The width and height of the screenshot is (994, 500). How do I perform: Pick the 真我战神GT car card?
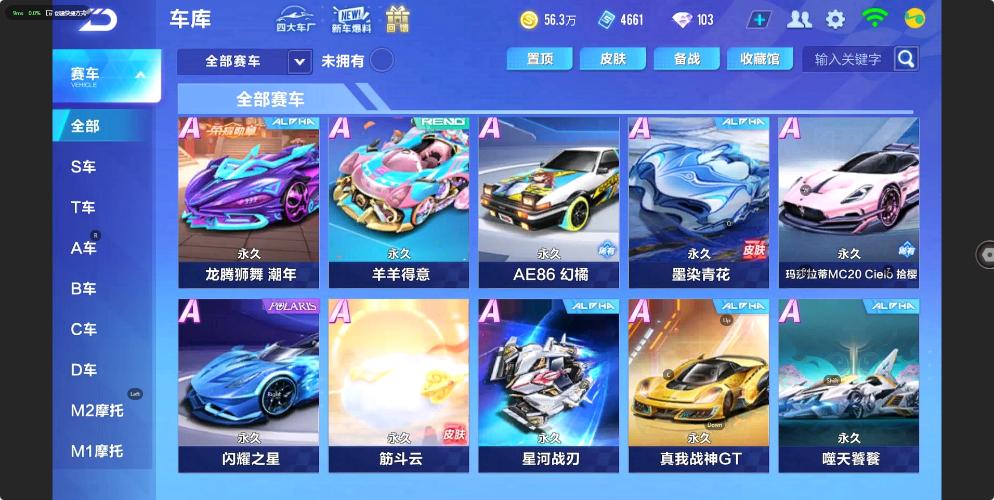coord(698,385)
